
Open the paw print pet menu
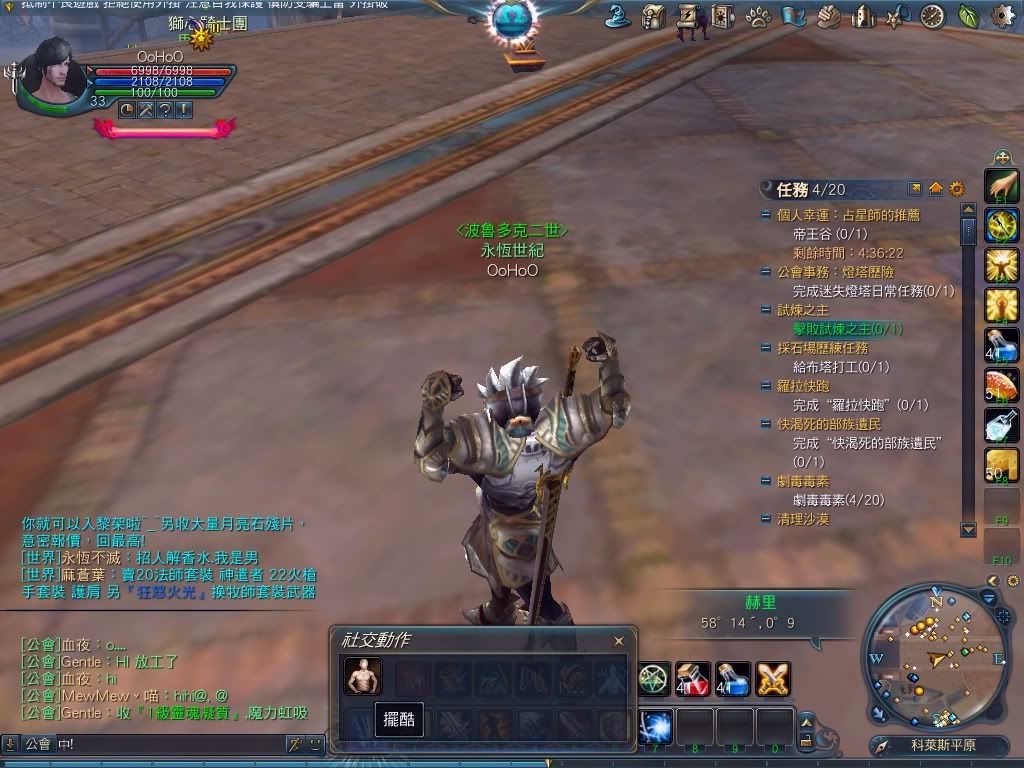(x=759, y=17)
